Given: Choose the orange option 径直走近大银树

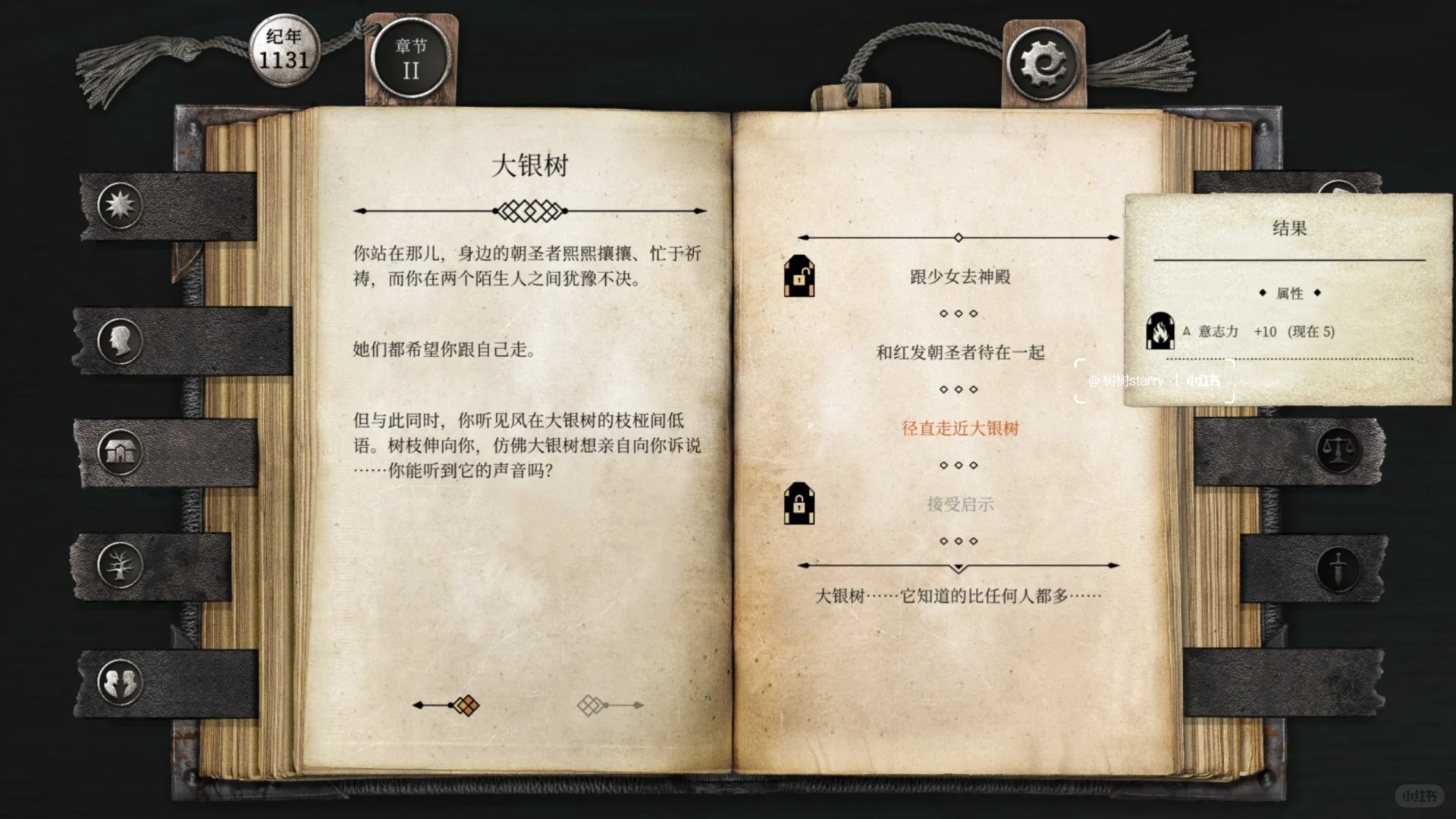Looking at the screenshot, I should click(960, 428).
